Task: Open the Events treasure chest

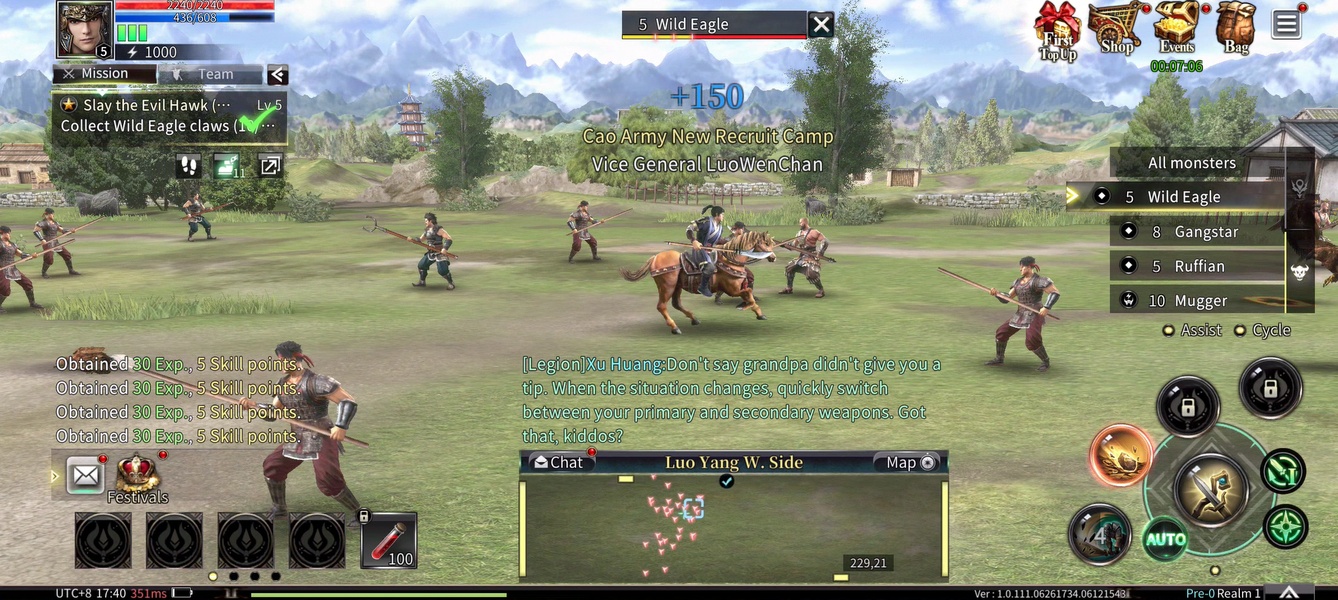Action: pyautogui.click(x=1177, y=28)
